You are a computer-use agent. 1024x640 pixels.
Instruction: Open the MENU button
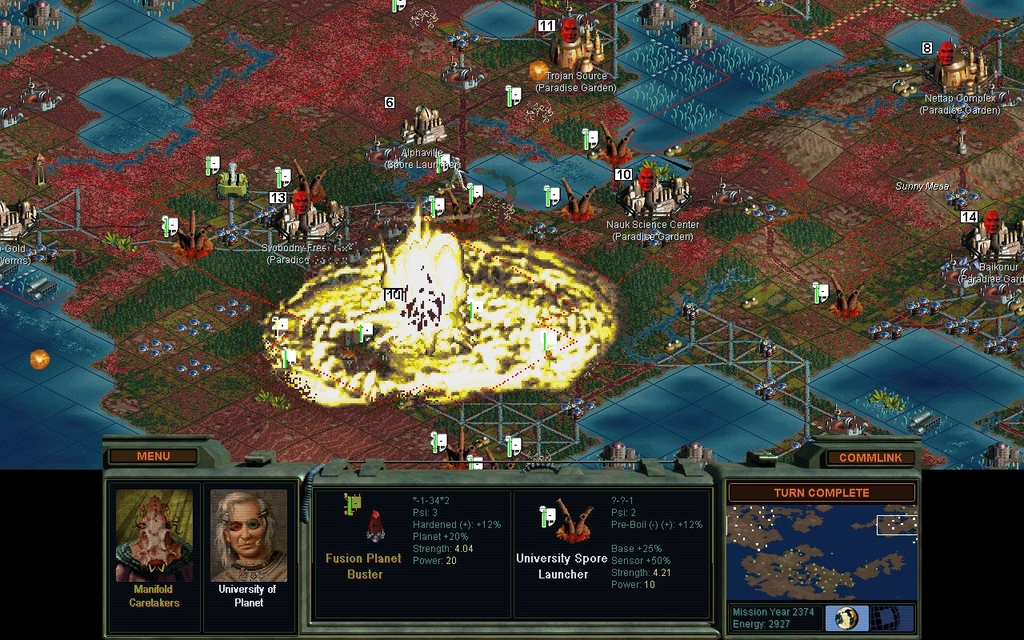coord(153,456)
